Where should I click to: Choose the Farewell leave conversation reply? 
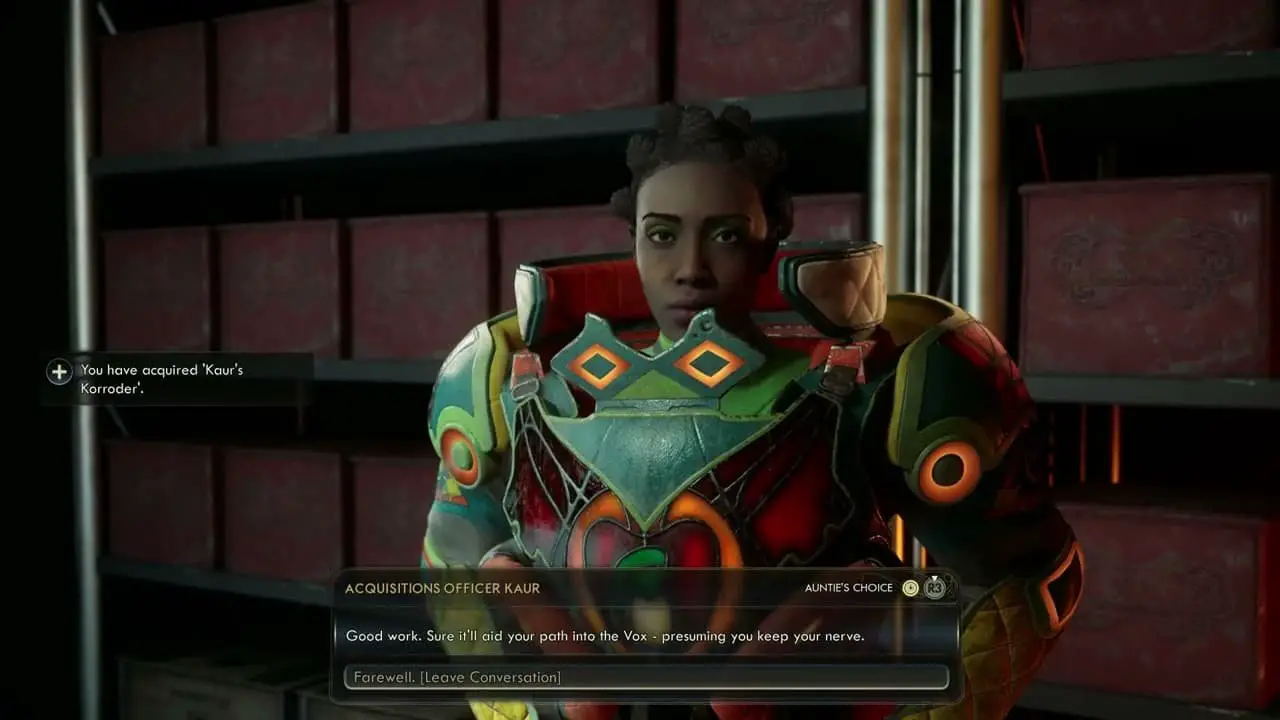click(x=645, y=677)
